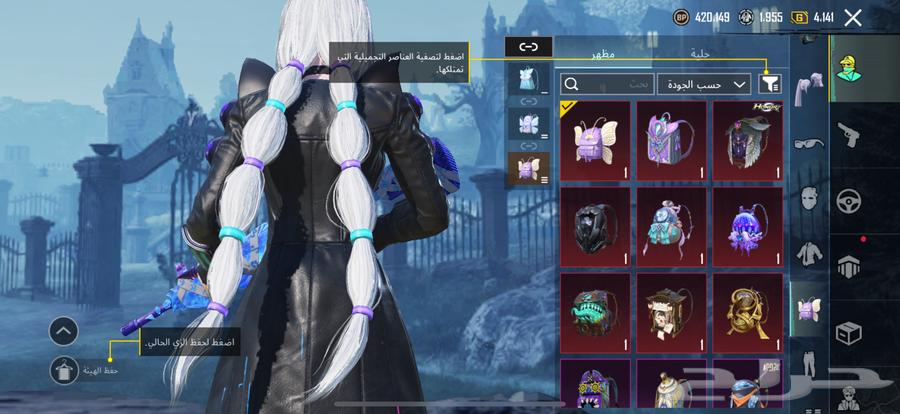Pick the green monster-mouth backpack skin

tap(595, 306)
